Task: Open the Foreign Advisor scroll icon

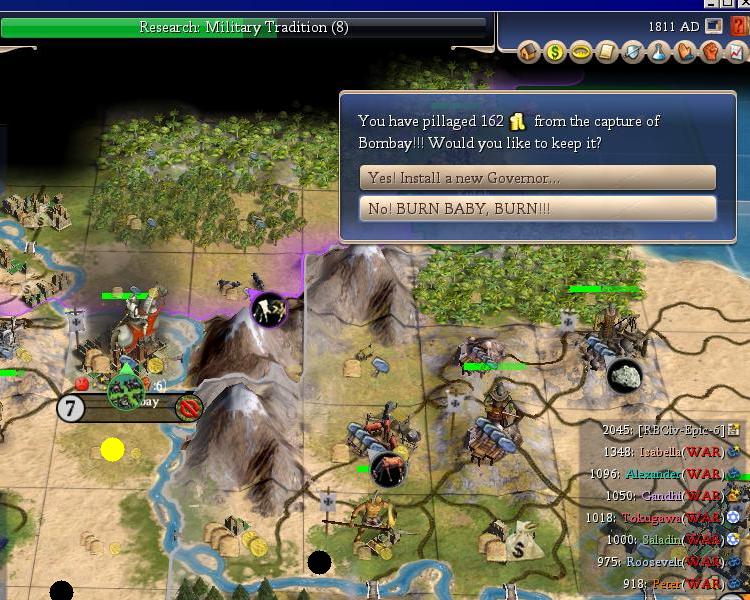Action: pyautogui.click(x=608, y=52)
